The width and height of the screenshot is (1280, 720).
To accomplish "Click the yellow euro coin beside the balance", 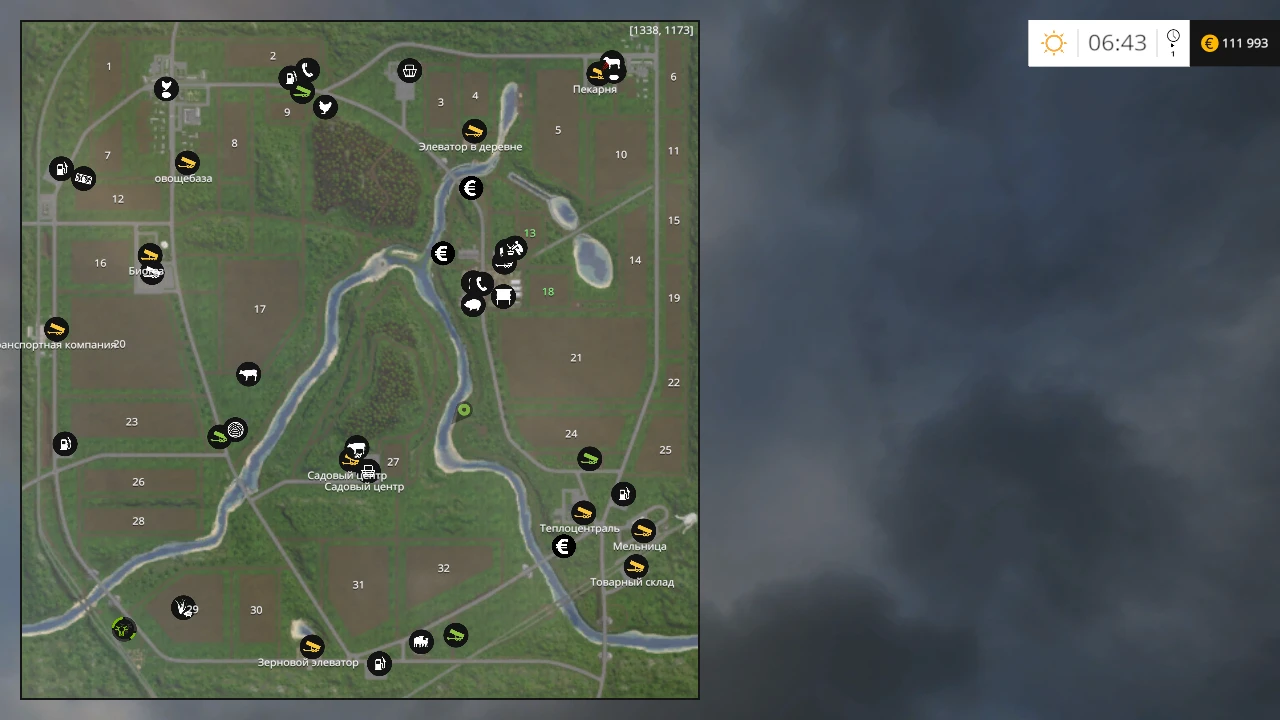I will click(1209, 43).
